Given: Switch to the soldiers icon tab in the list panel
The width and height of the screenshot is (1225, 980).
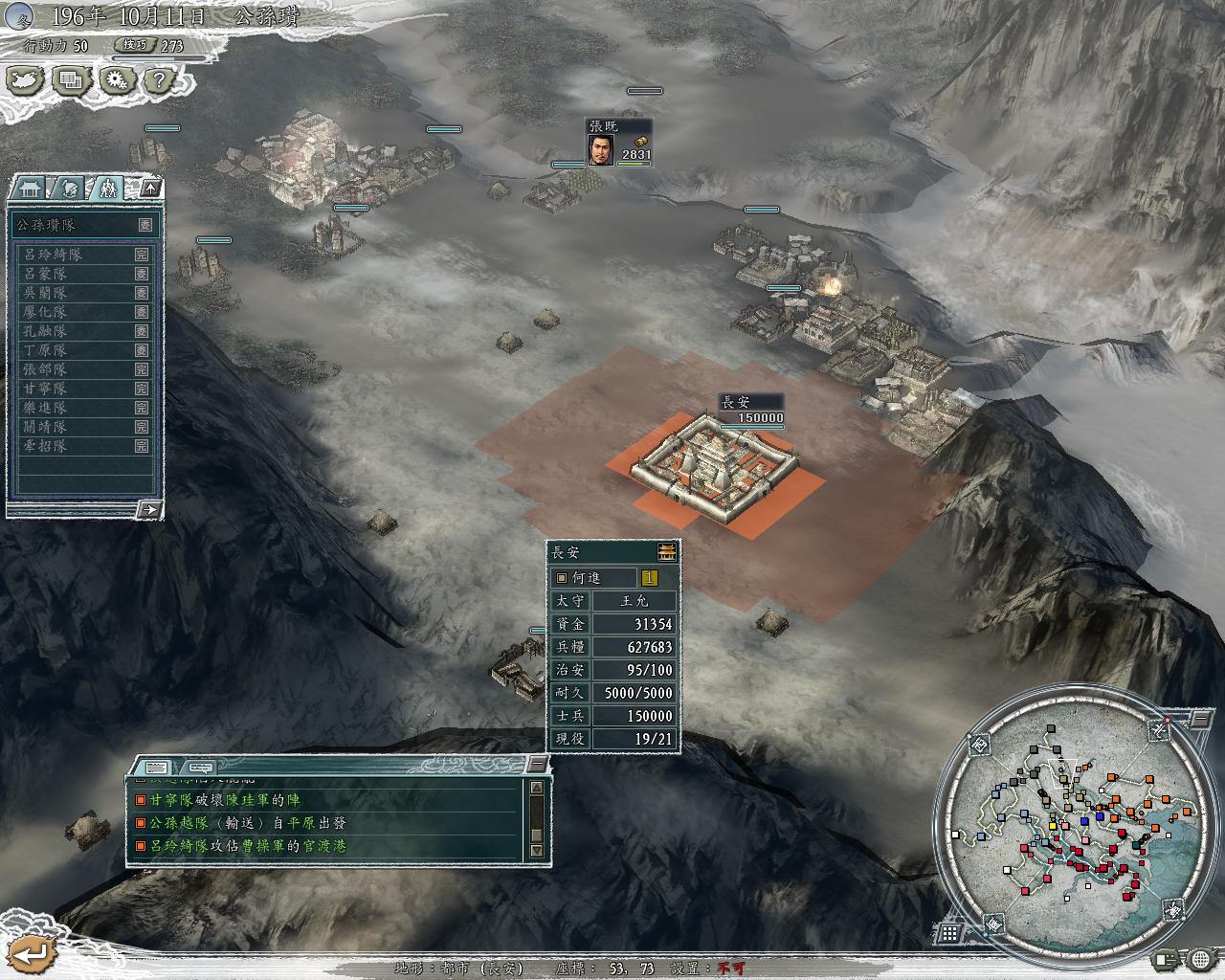Looking at the screenshot, I should (109, 188).
